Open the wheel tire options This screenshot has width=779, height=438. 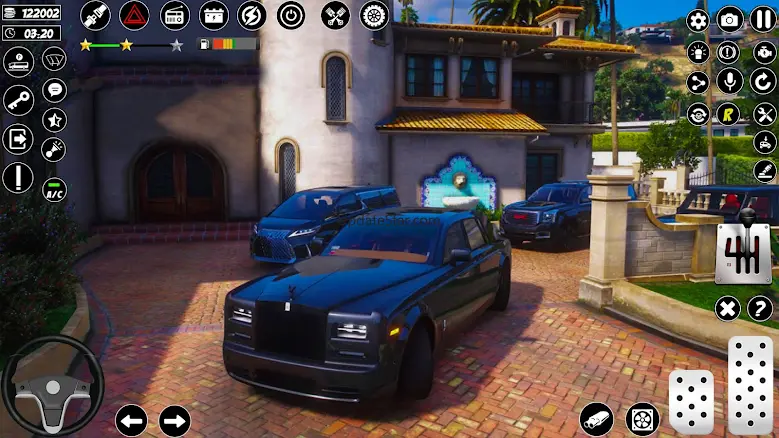tap(373, 15)
